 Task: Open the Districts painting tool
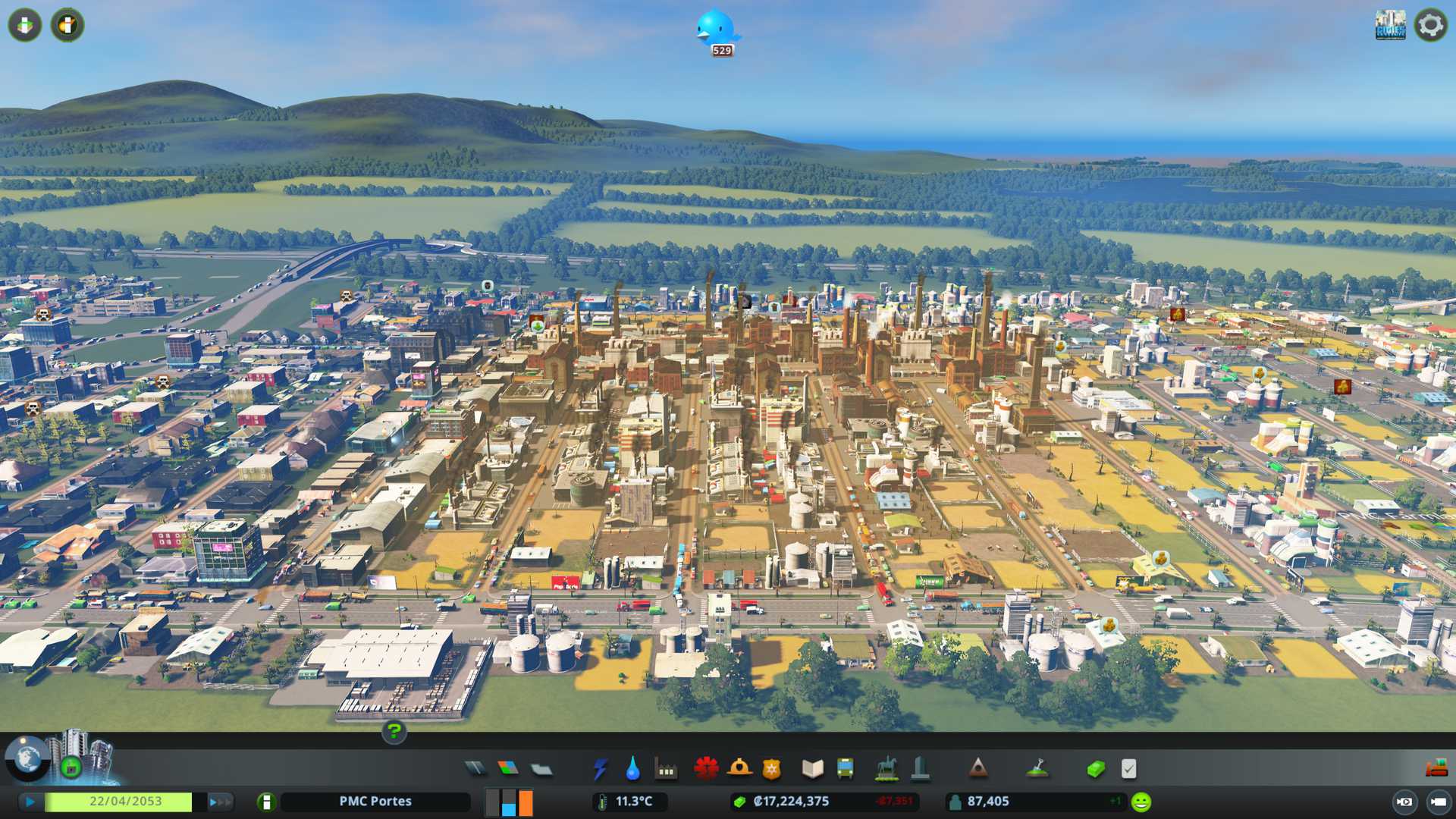tap(541, 769)
